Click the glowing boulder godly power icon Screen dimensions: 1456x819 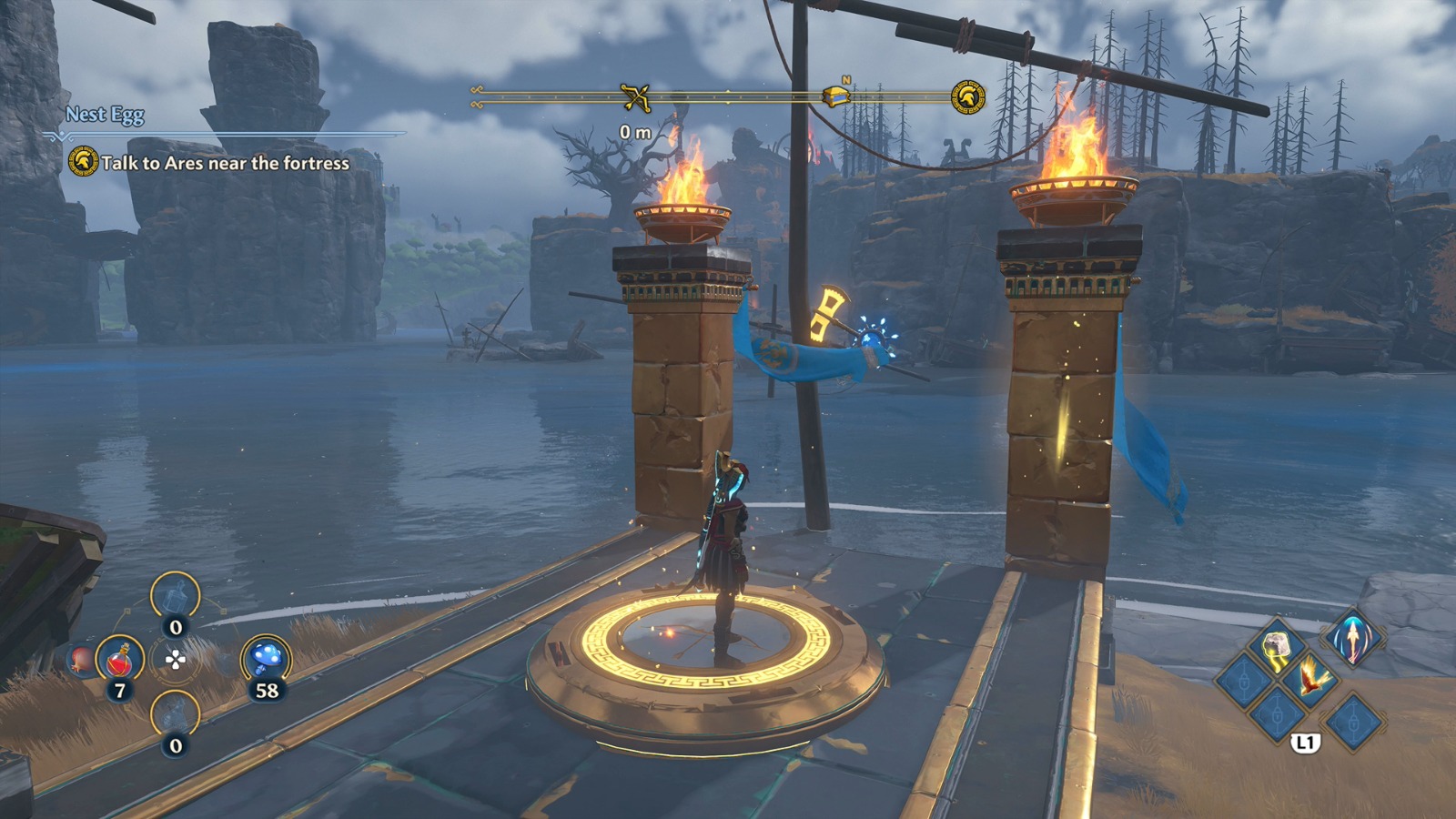tap(1276, 646)
